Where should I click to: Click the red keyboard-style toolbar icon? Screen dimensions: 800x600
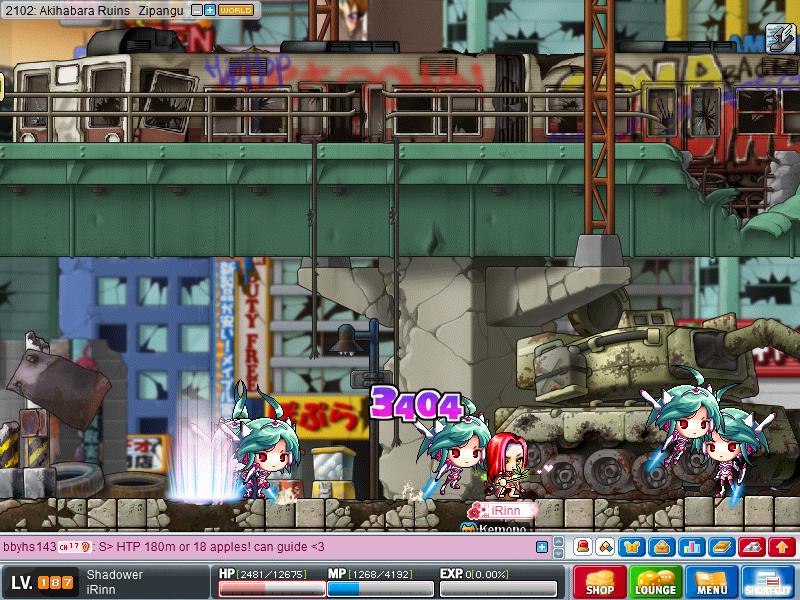coord(753,547)
